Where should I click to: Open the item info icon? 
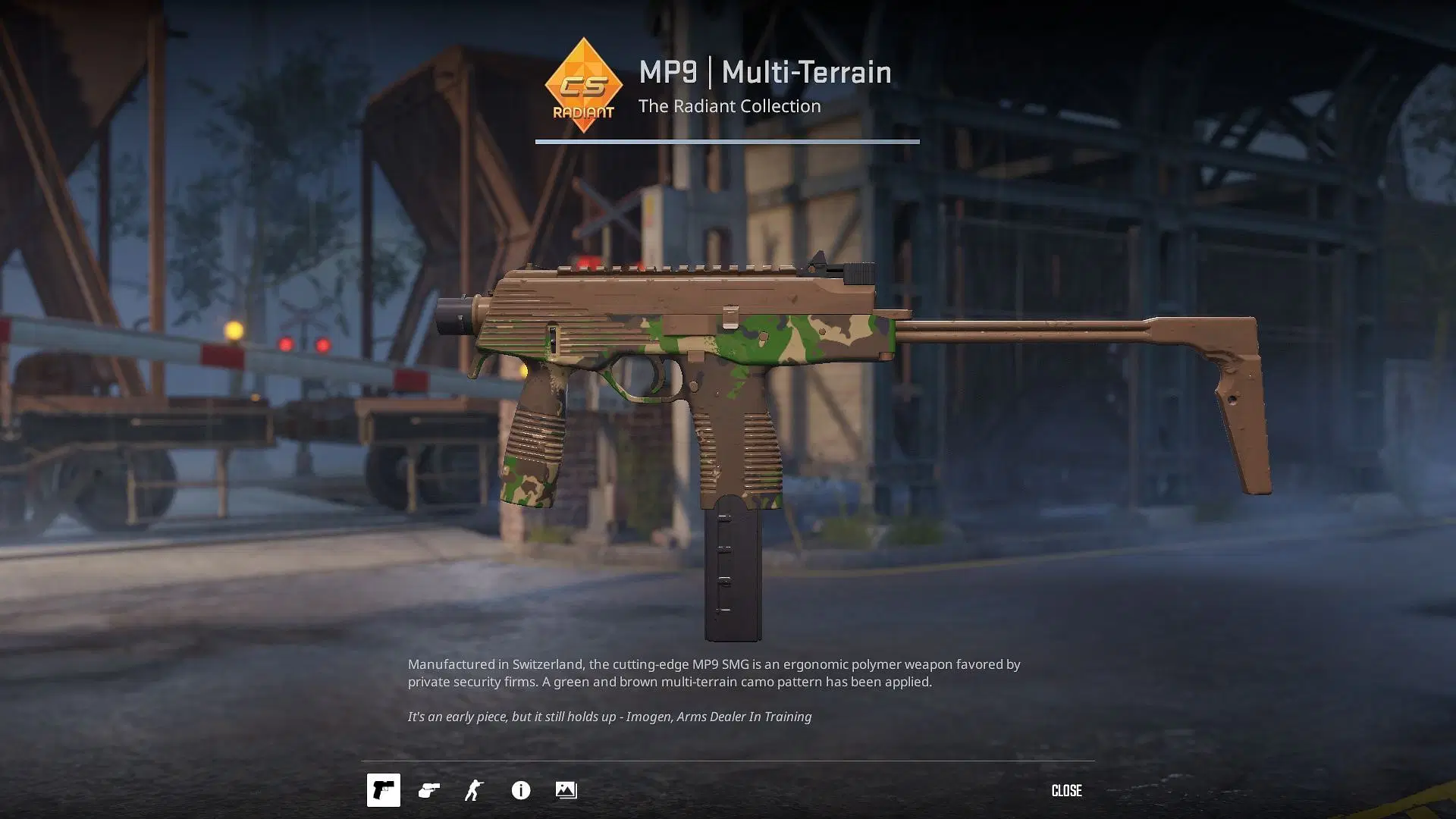521,790
